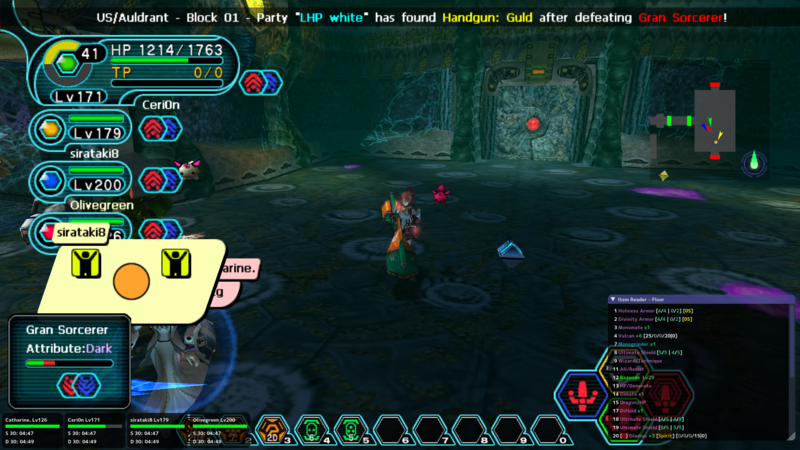
Task: Use the green item in hotbar slot 5
Action: click(350, 431)
